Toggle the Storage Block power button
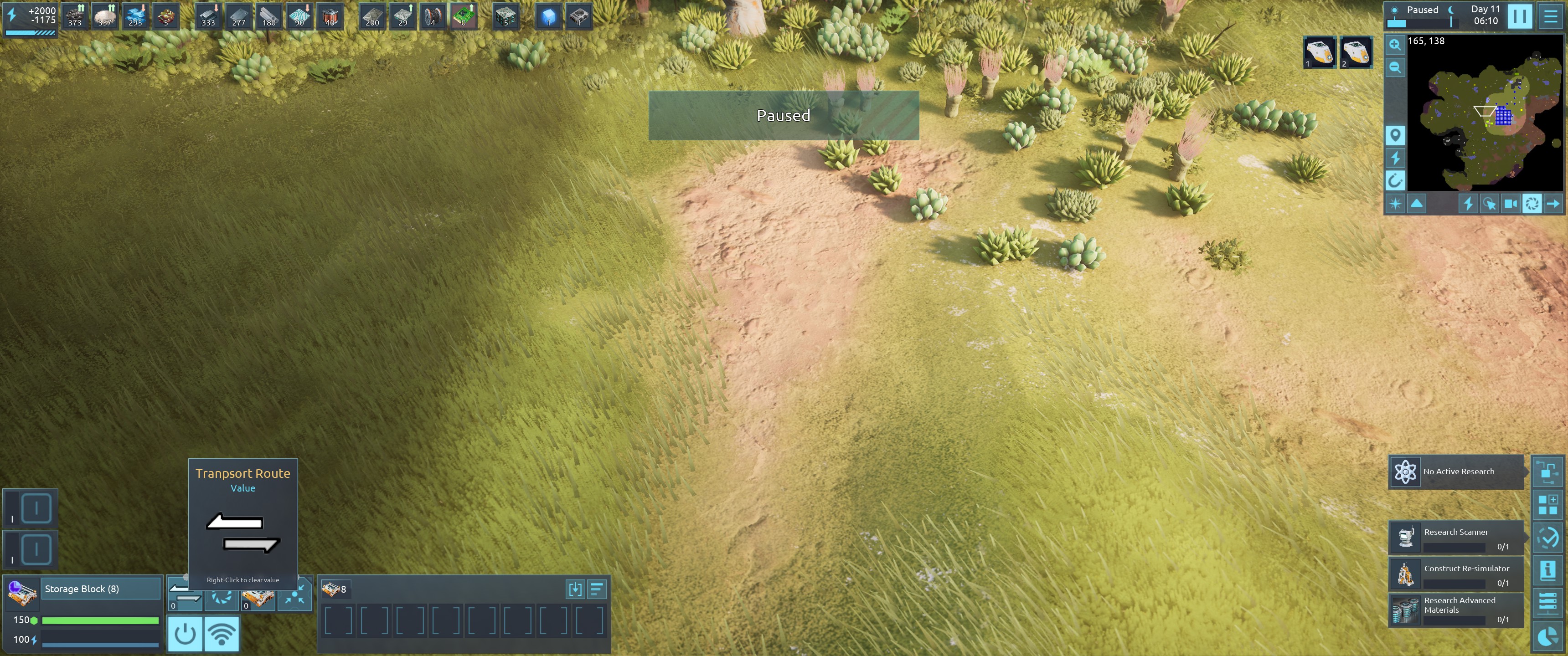The width and height of the screenshot is (1568, 656). [x=185, y=634]
